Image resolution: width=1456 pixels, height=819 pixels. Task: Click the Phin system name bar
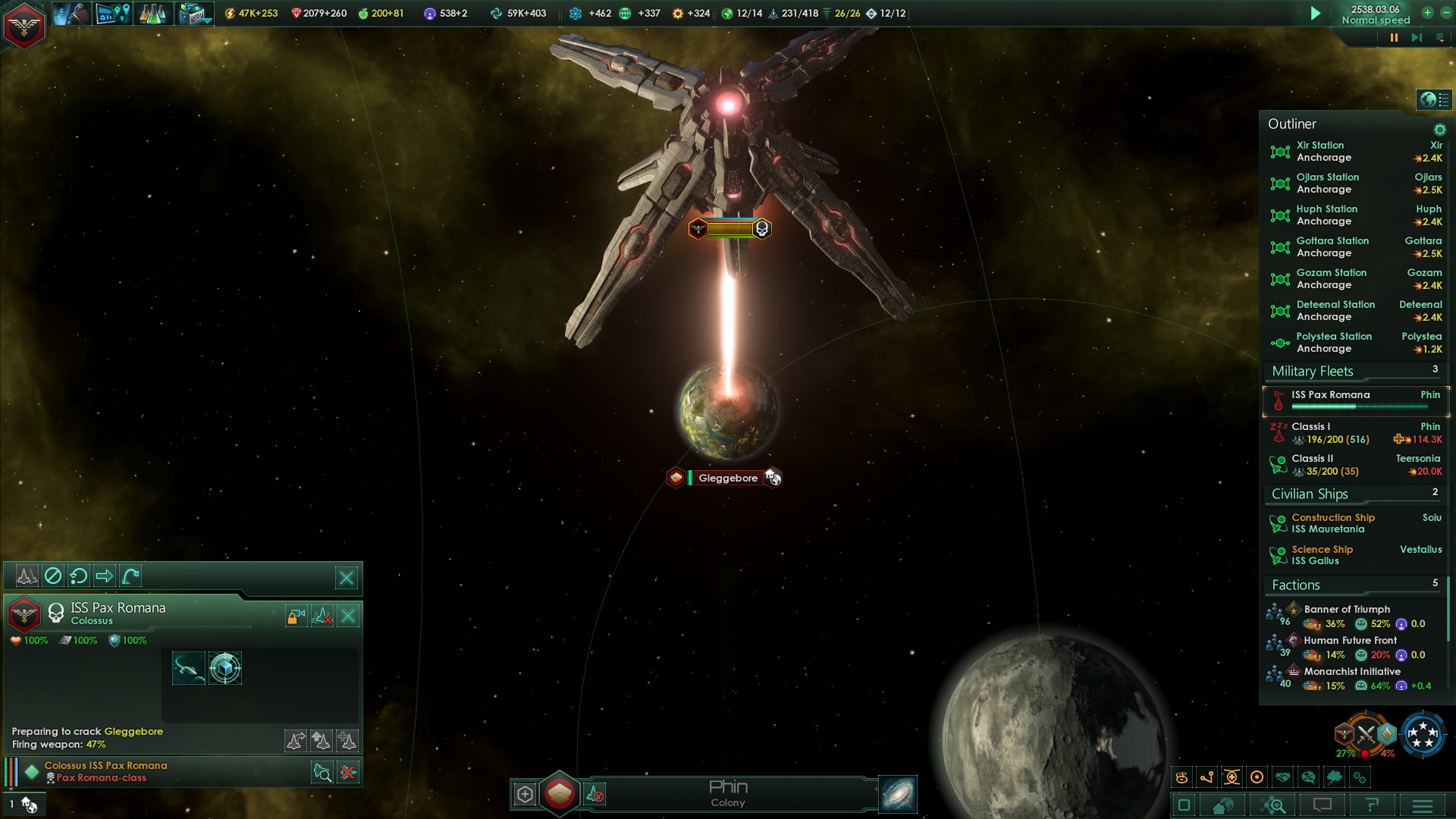[x=728, y=793]
